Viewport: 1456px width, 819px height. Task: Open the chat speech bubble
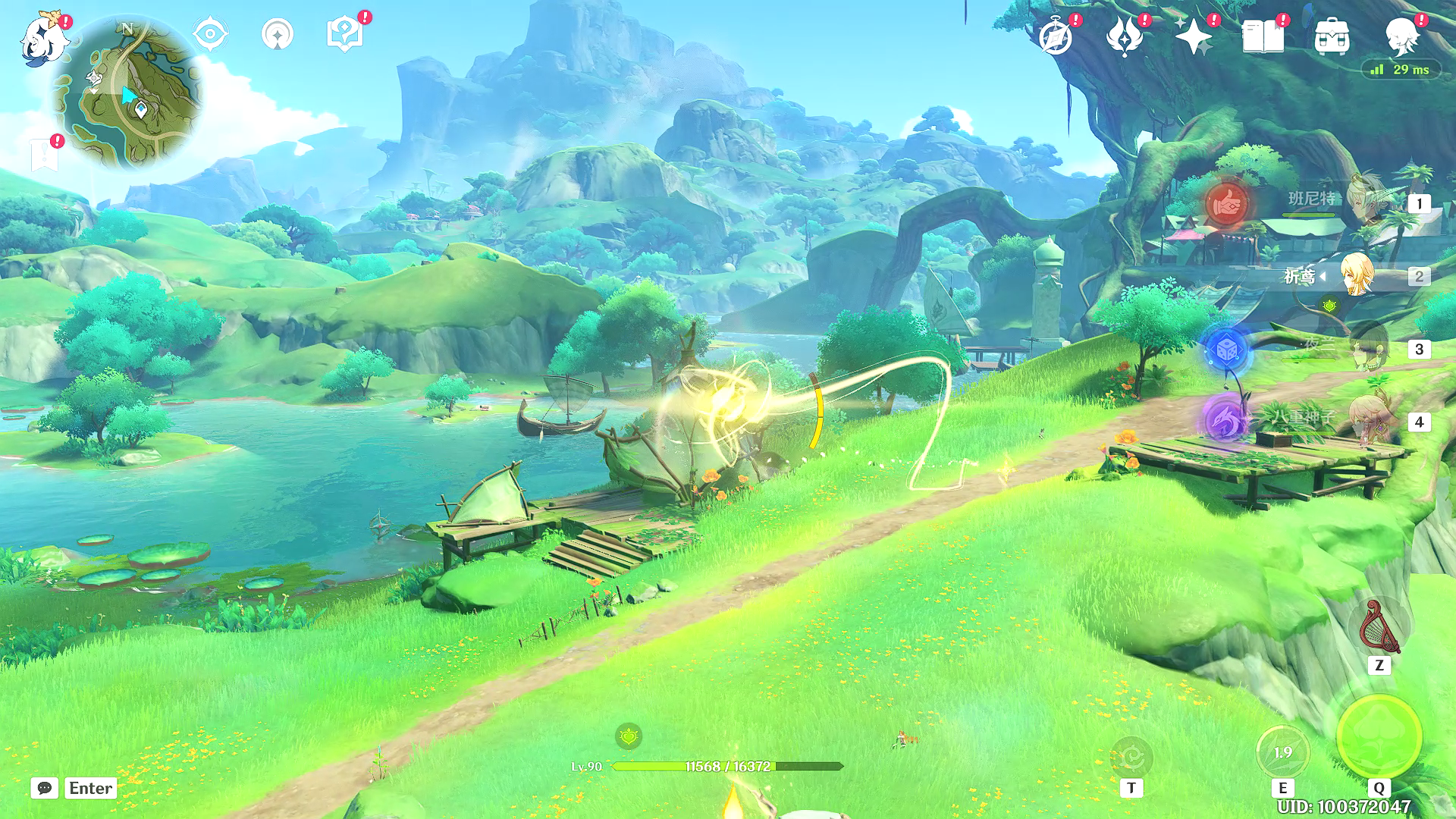pos(45,788)
